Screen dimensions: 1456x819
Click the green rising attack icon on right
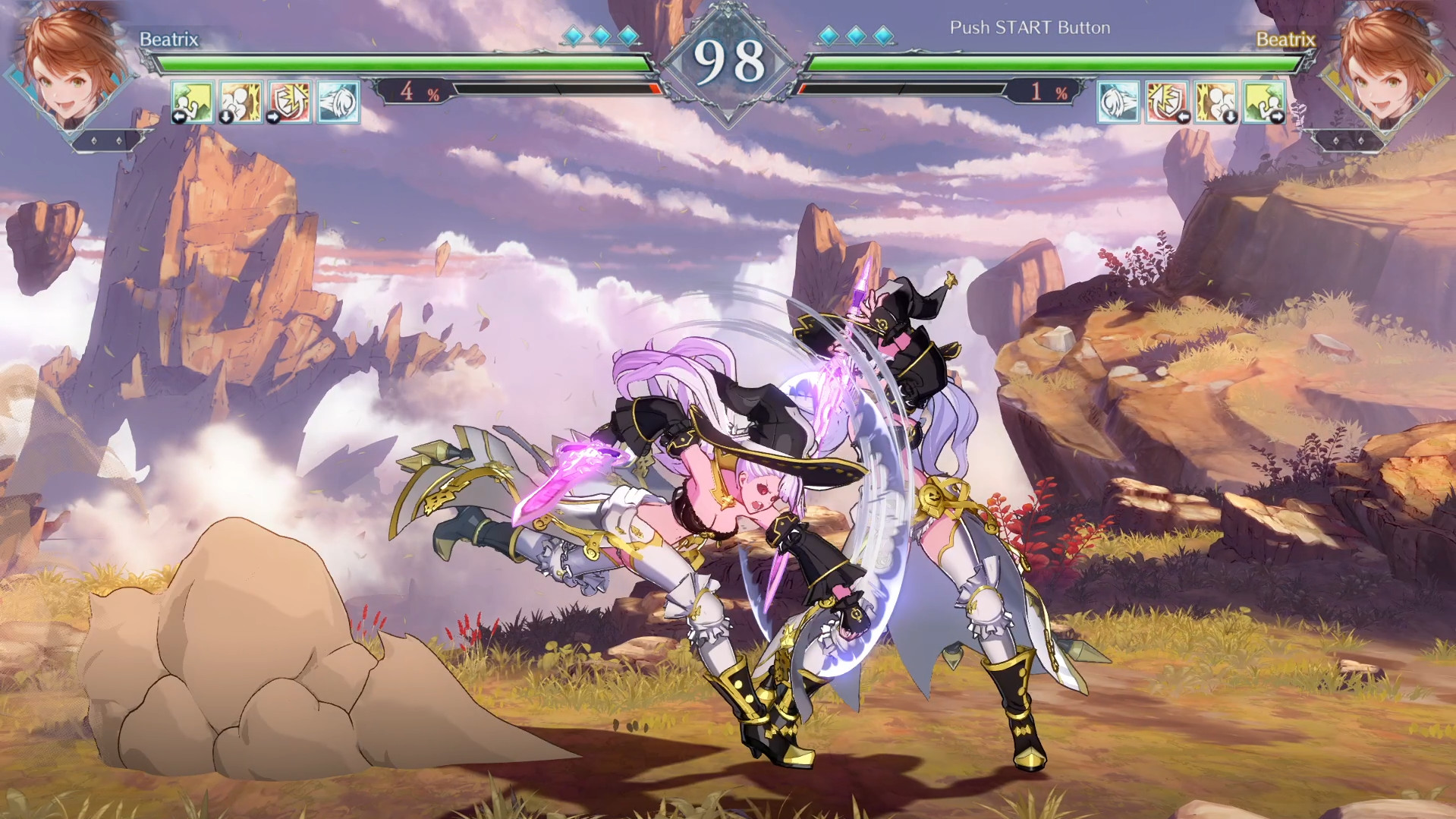coord(1265,103)
